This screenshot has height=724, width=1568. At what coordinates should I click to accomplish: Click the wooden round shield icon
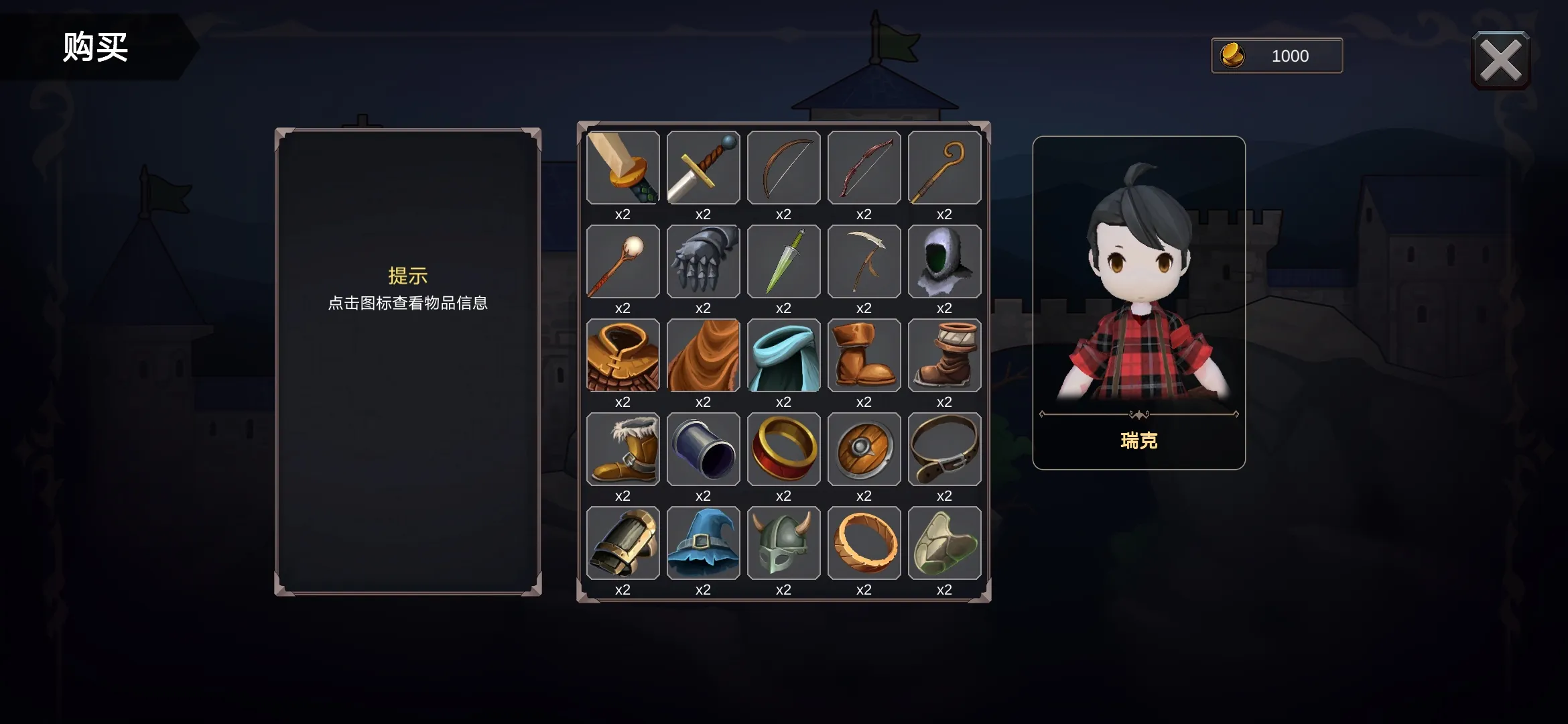(864, 449)
